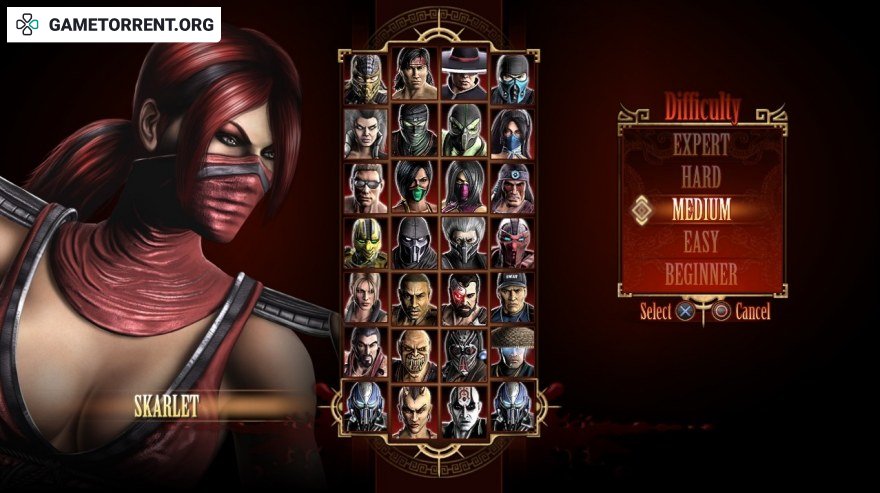This screenshot has width=880, height=493.
Task: Pick the highlighted Medium difficulty
Action: (x=701, y=210)
